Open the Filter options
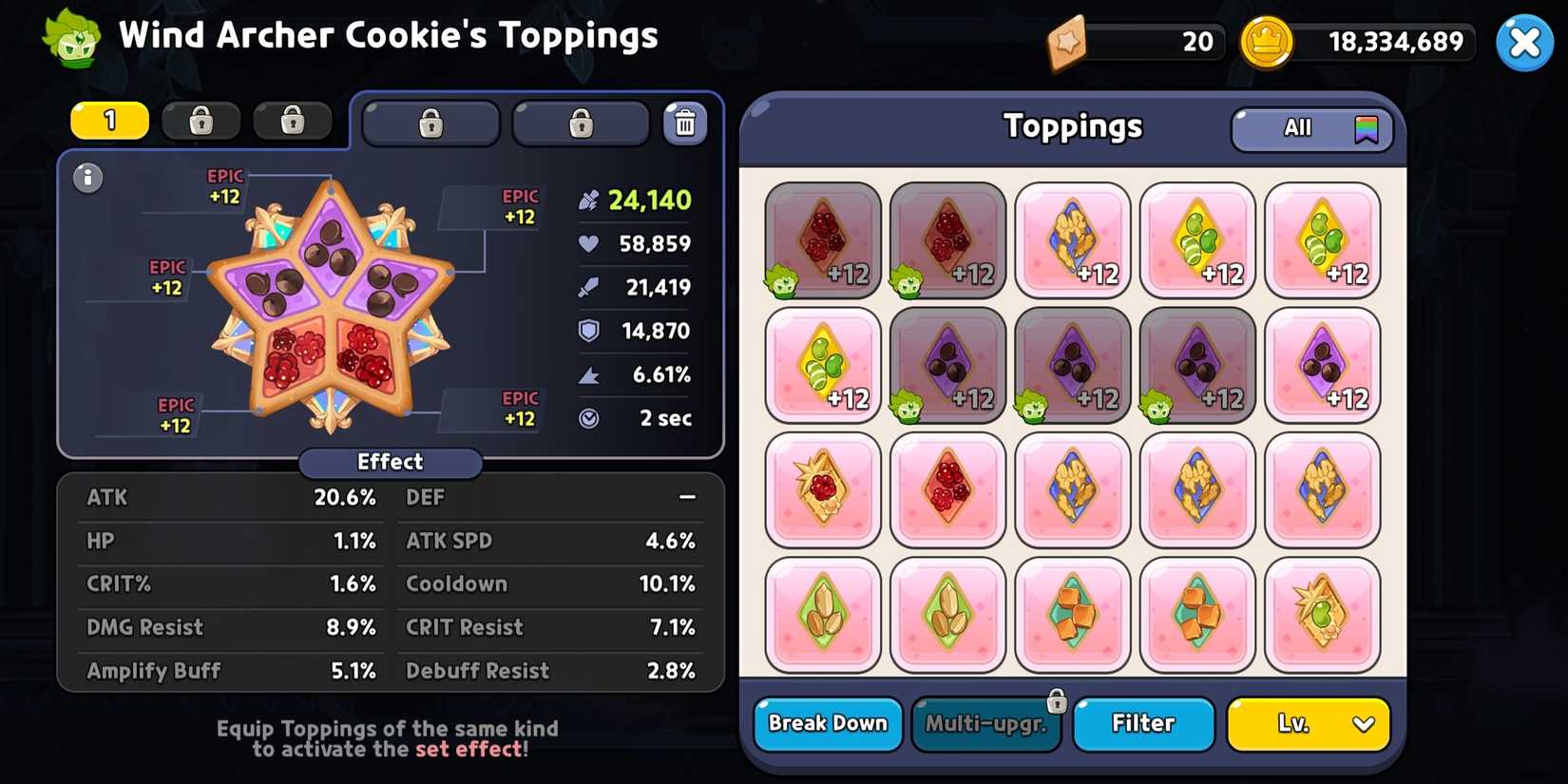Viewport: 1568px width, 784px height. click(1143, 724)
